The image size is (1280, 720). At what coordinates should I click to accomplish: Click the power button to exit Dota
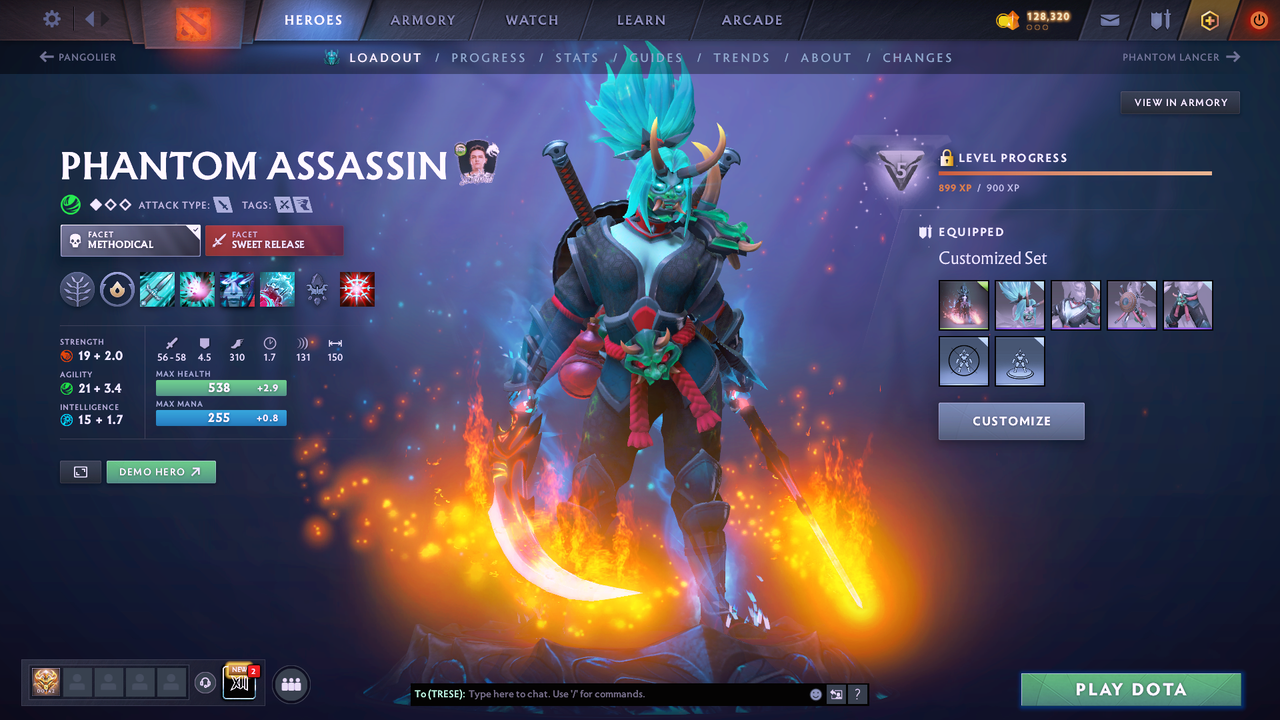click(1258, 19)
